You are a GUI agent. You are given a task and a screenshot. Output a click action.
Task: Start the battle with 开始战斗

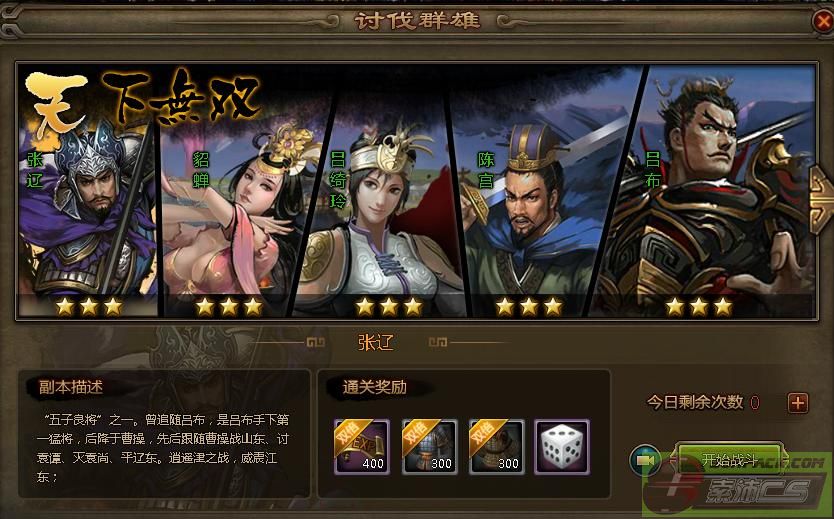730,459
